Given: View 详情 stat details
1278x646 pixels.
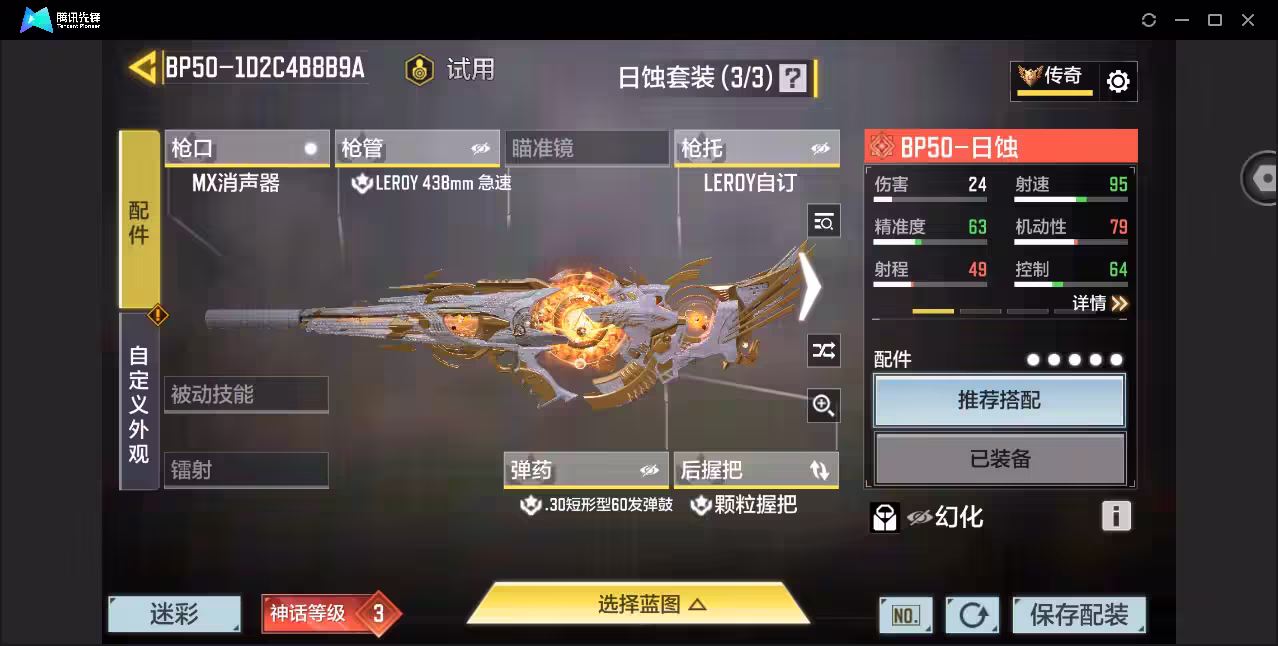Looking at the screenshot, I should tap(1099, 303).
